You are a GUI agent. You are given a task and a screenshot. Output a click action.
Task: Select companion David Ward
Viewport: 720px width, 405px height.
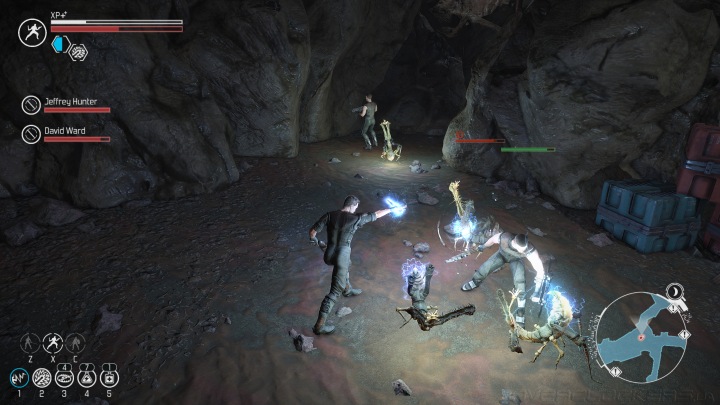[x=31, y=132]
